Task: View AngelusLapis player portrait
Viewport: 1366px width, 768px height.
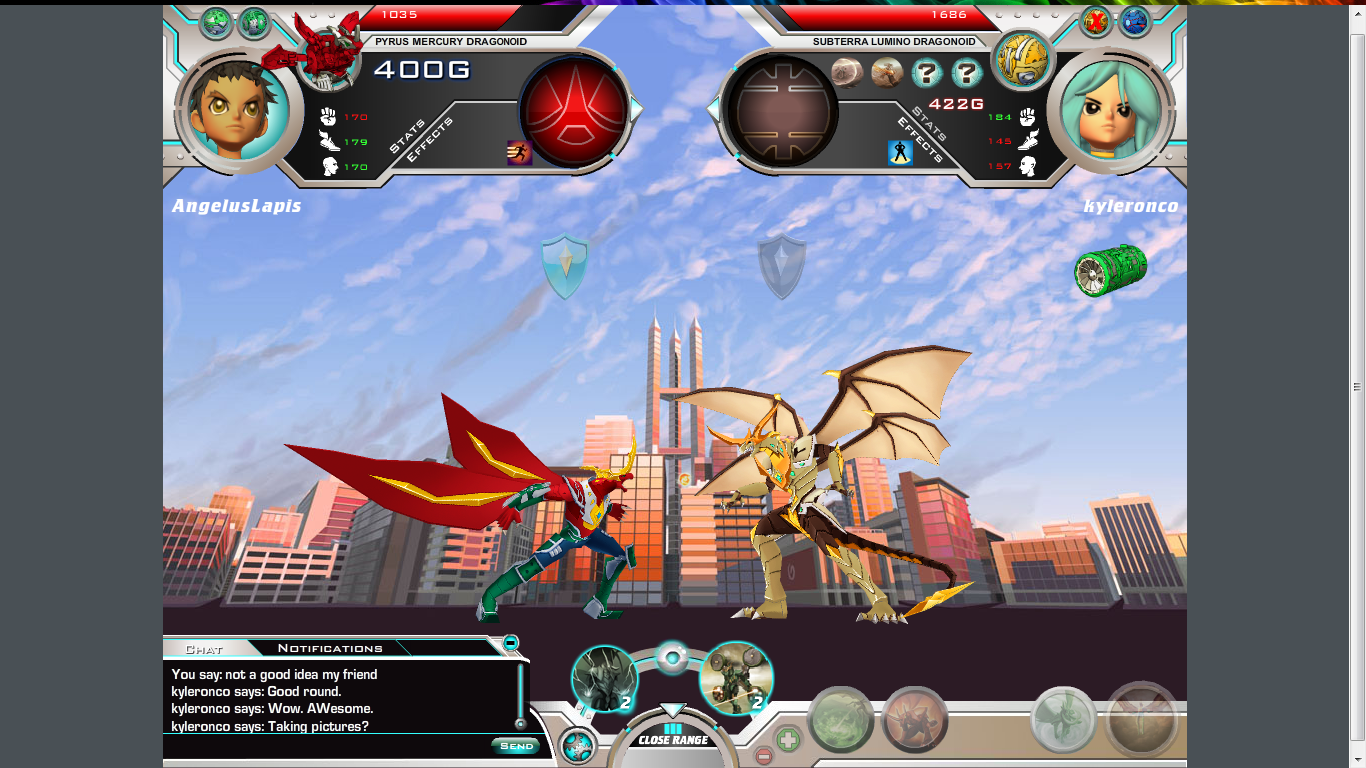Action: pos(238,110)
